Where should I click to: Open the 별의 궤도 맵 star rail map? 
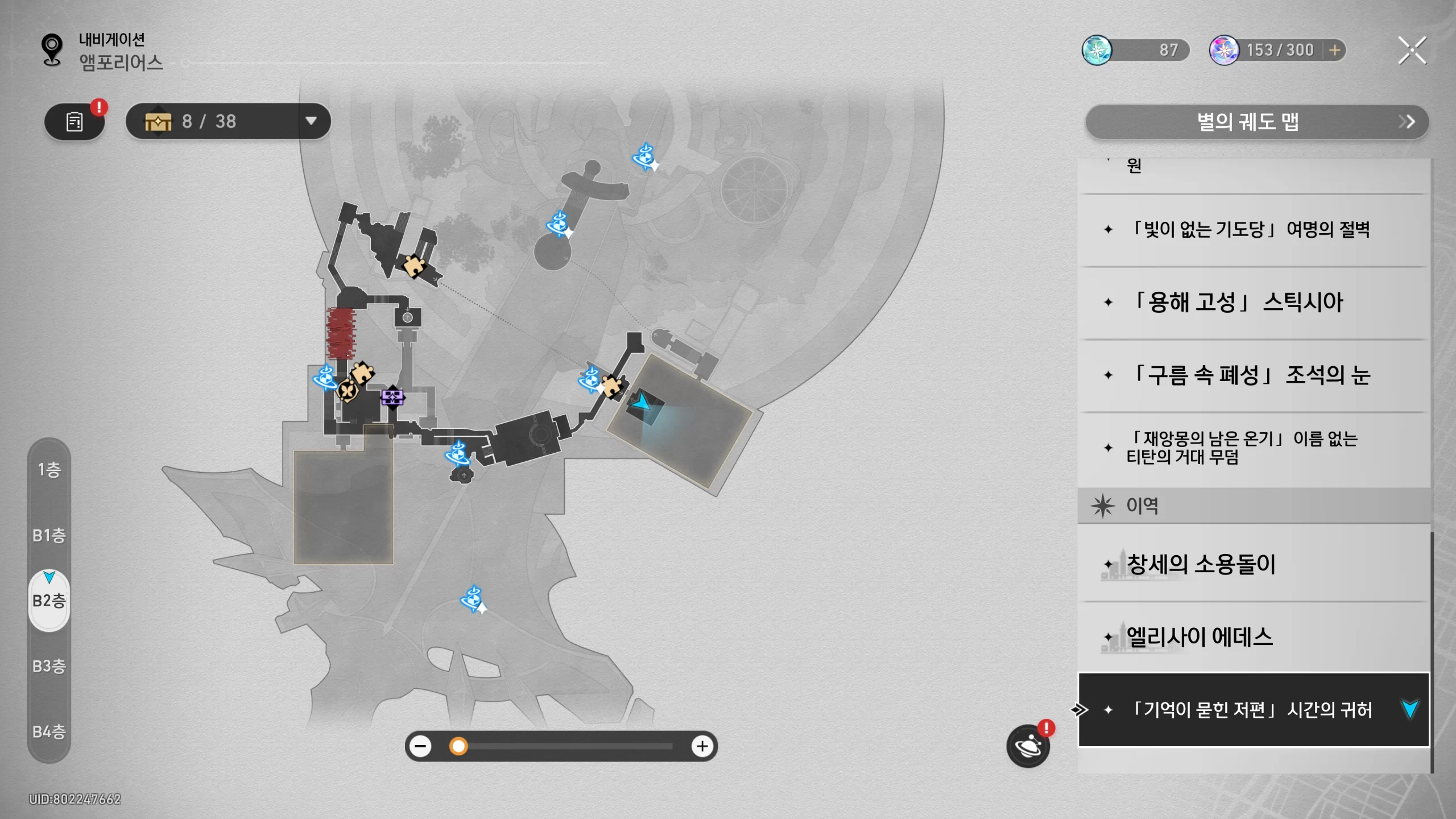[1256, 122]
